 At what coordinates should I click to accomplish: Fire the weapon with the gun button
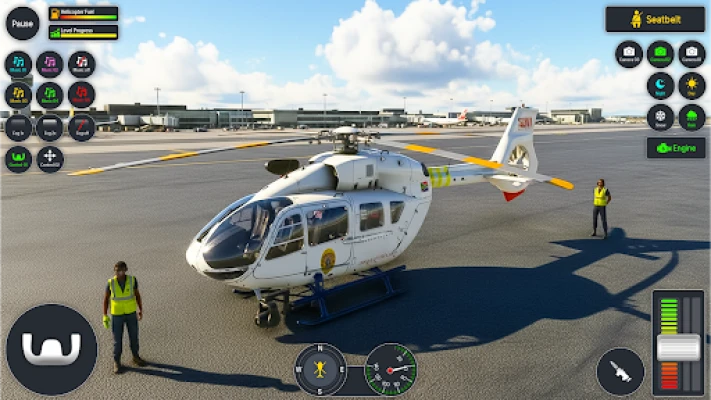click(x=620, y=371)
